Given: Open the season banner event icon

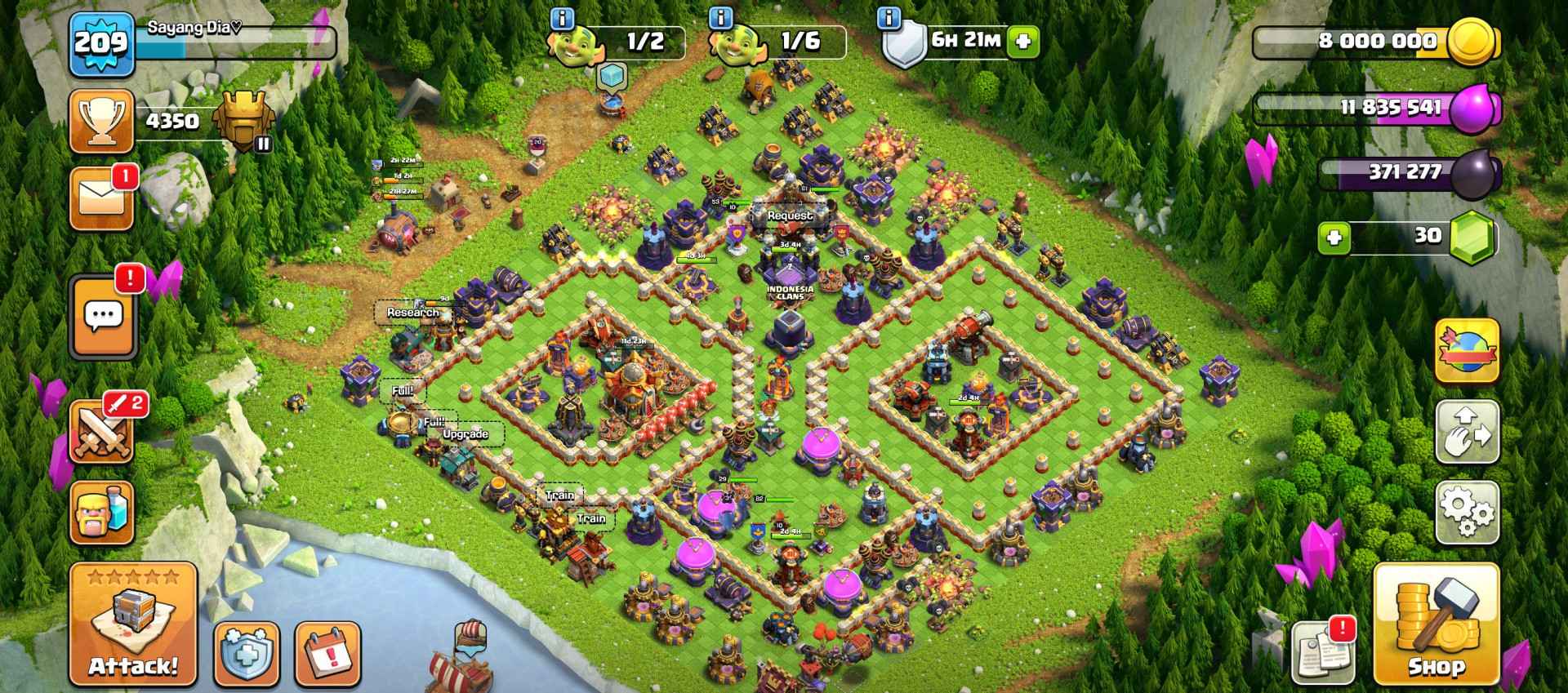Looking at the screenshot, I should pos(1467,351).
